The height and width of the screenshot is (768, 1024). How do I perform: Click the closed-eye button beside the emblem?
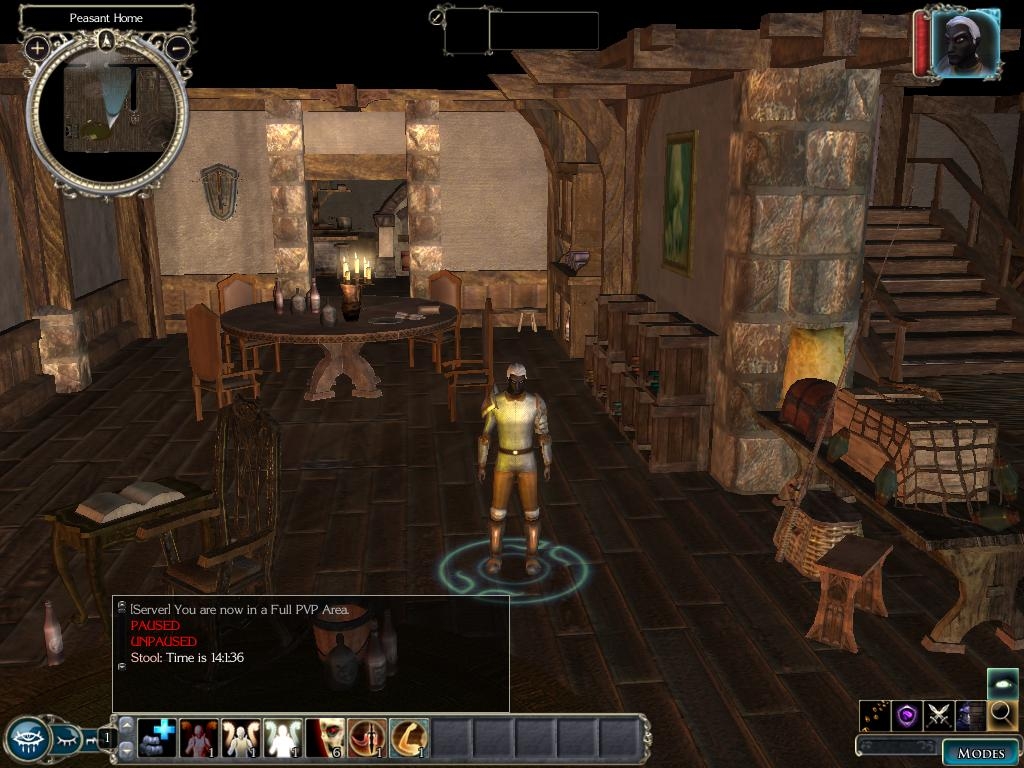tap(66, 740)
